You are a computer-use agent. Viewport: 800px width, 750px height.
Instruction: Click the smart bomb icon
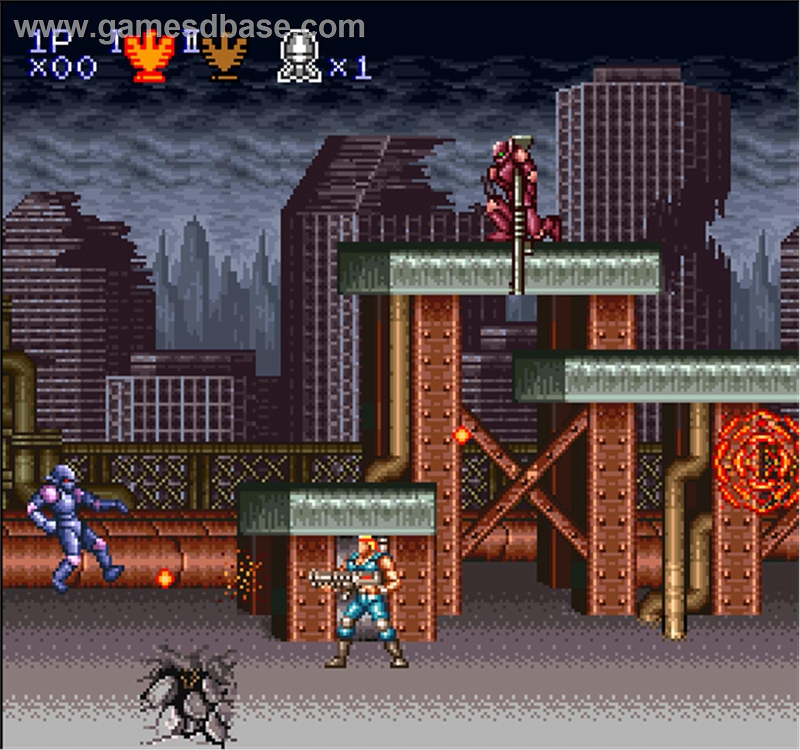coord(298,58)
